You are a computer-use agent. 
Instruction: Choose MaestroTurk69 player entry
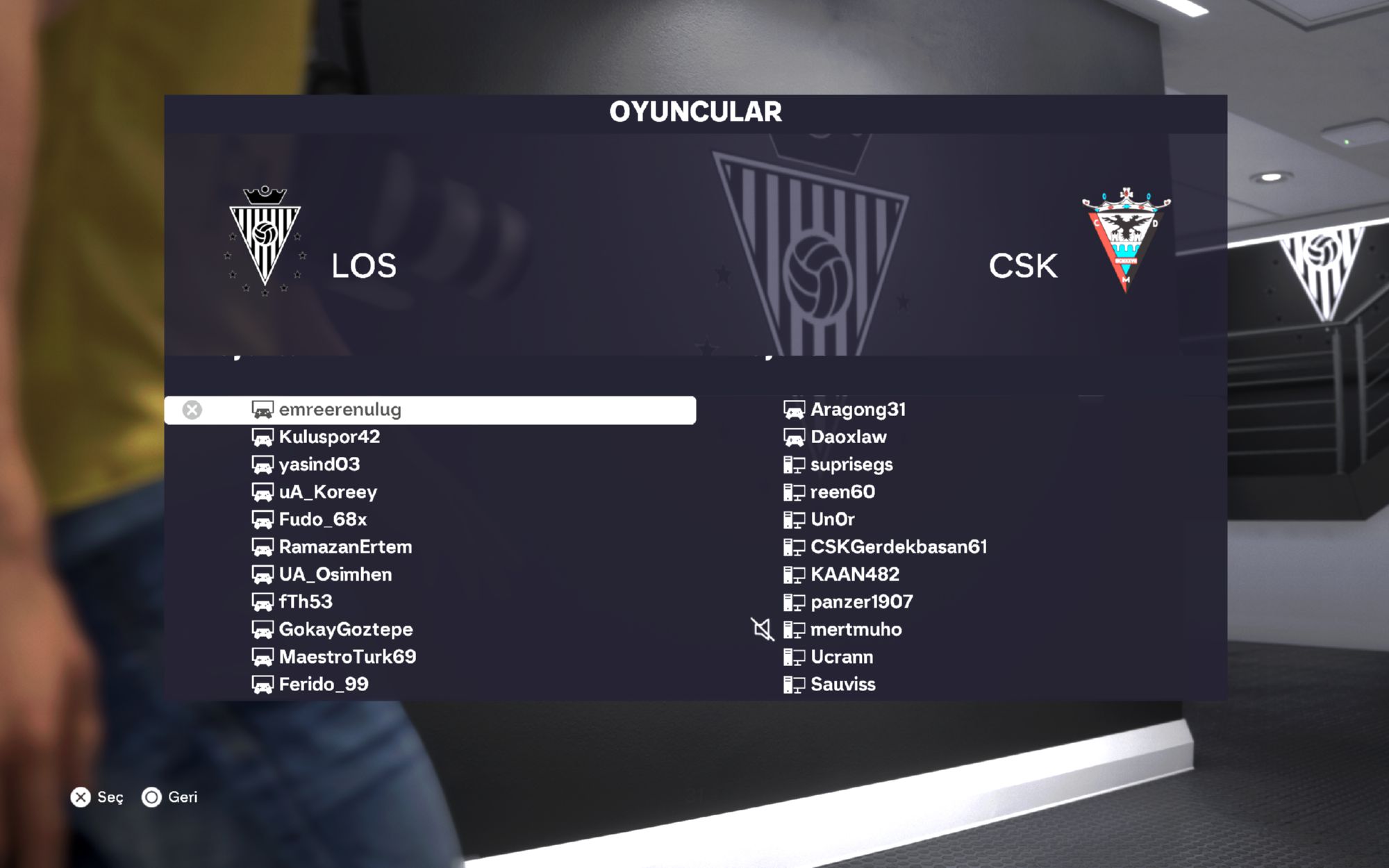(x=347, y=657)
